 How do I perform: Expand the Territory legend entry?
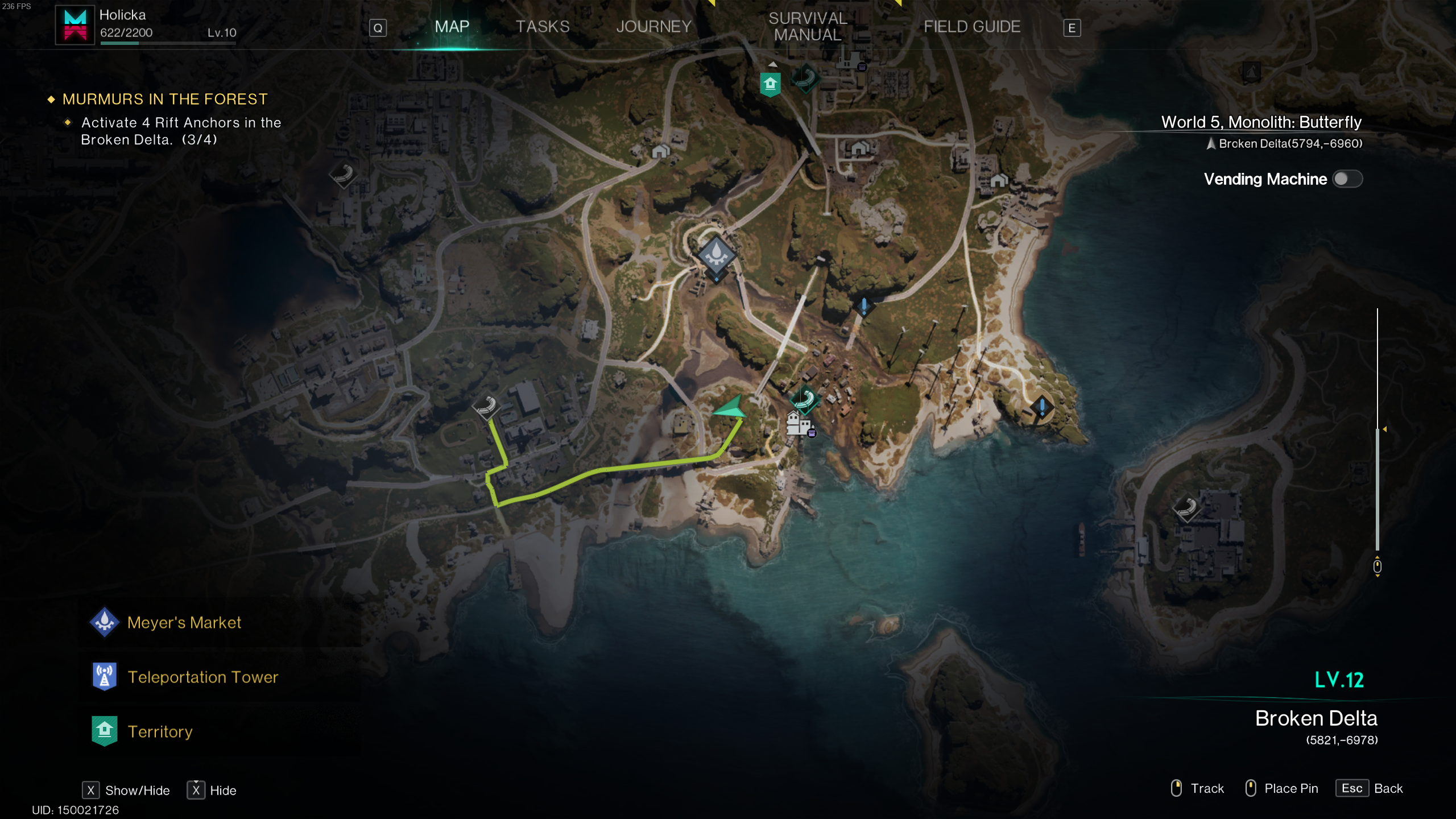pos(160,731)
